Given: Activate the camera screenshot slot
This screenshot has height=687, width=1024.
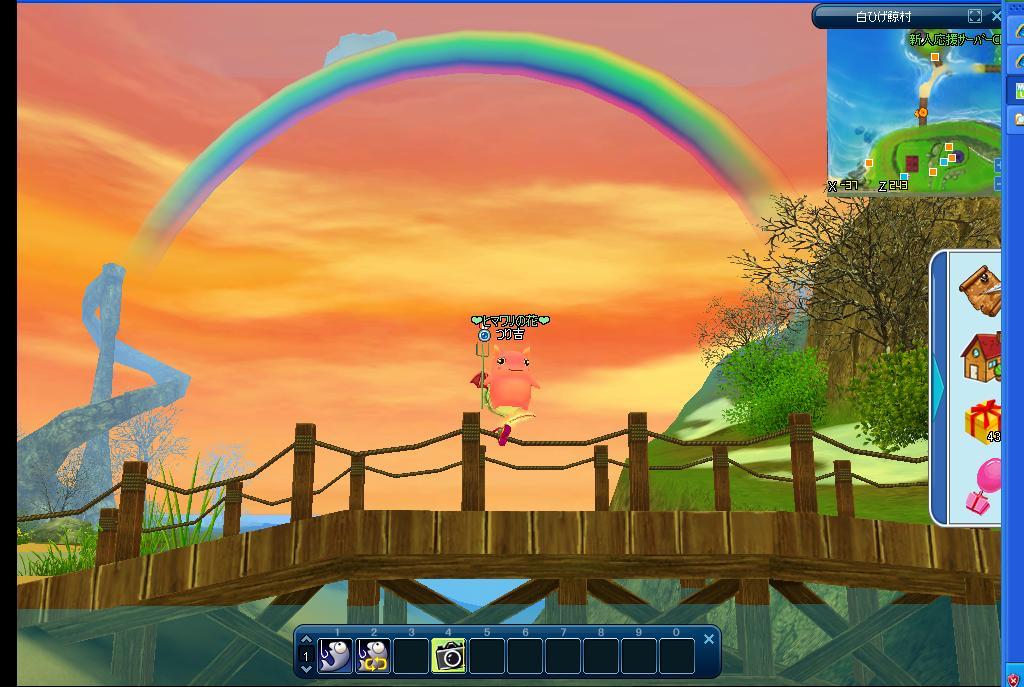Looking at the screenshot, I should 449,656.
